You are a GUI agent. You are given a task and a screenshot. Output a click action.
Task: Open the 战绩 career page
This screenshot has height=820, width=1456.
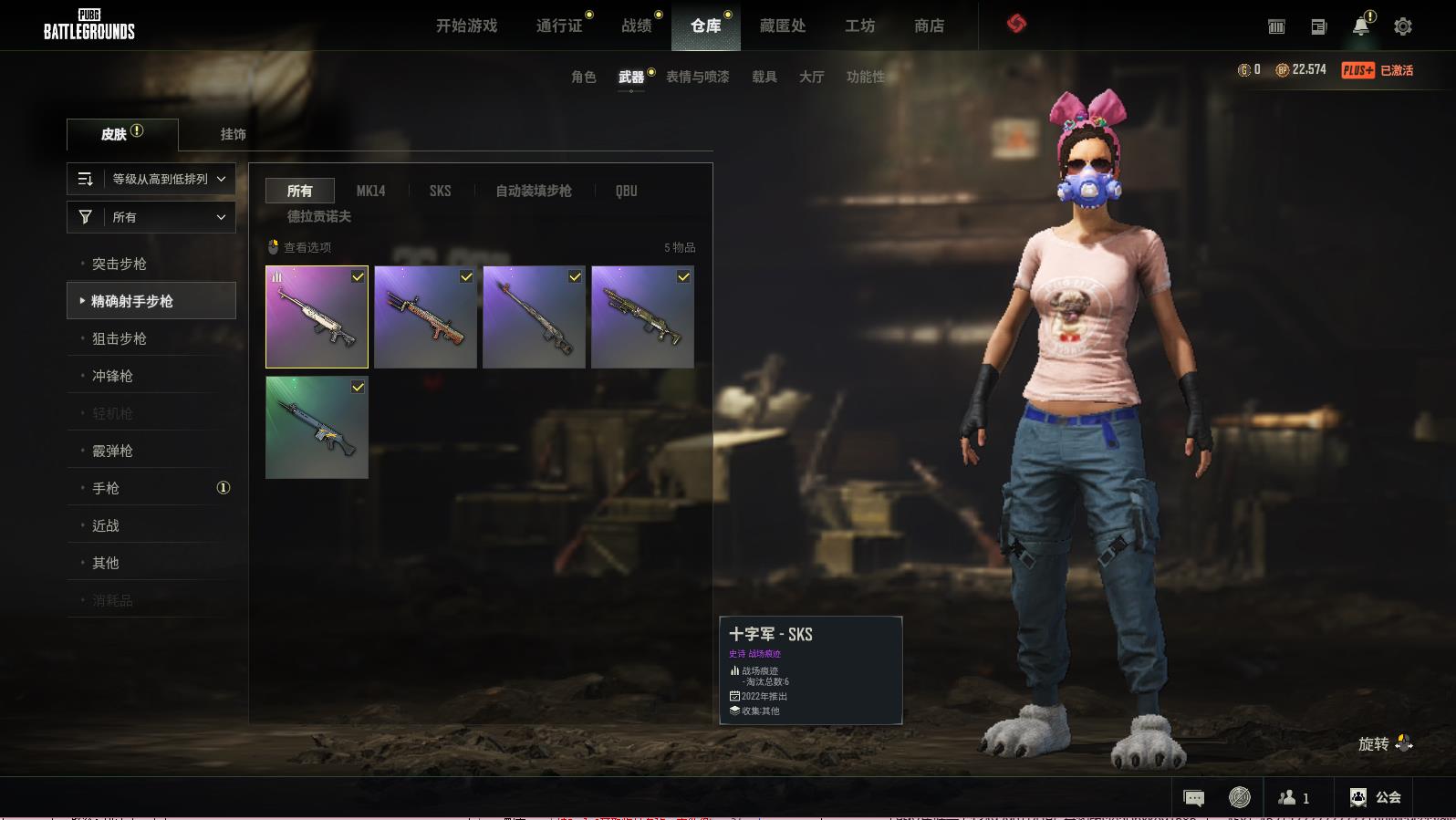click(x=637, y=26)
